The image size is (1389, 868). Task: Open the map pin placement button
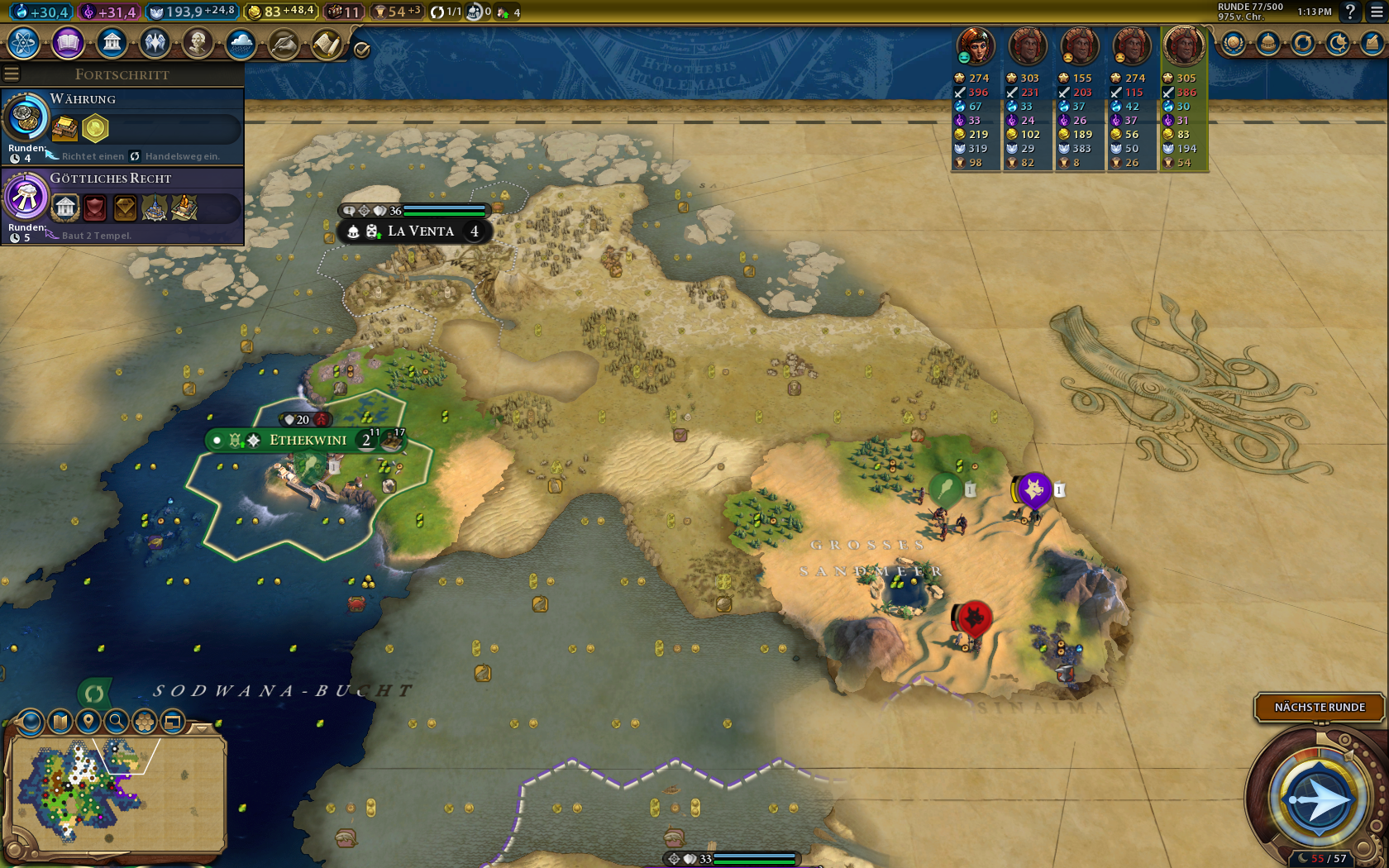[88, 722]
